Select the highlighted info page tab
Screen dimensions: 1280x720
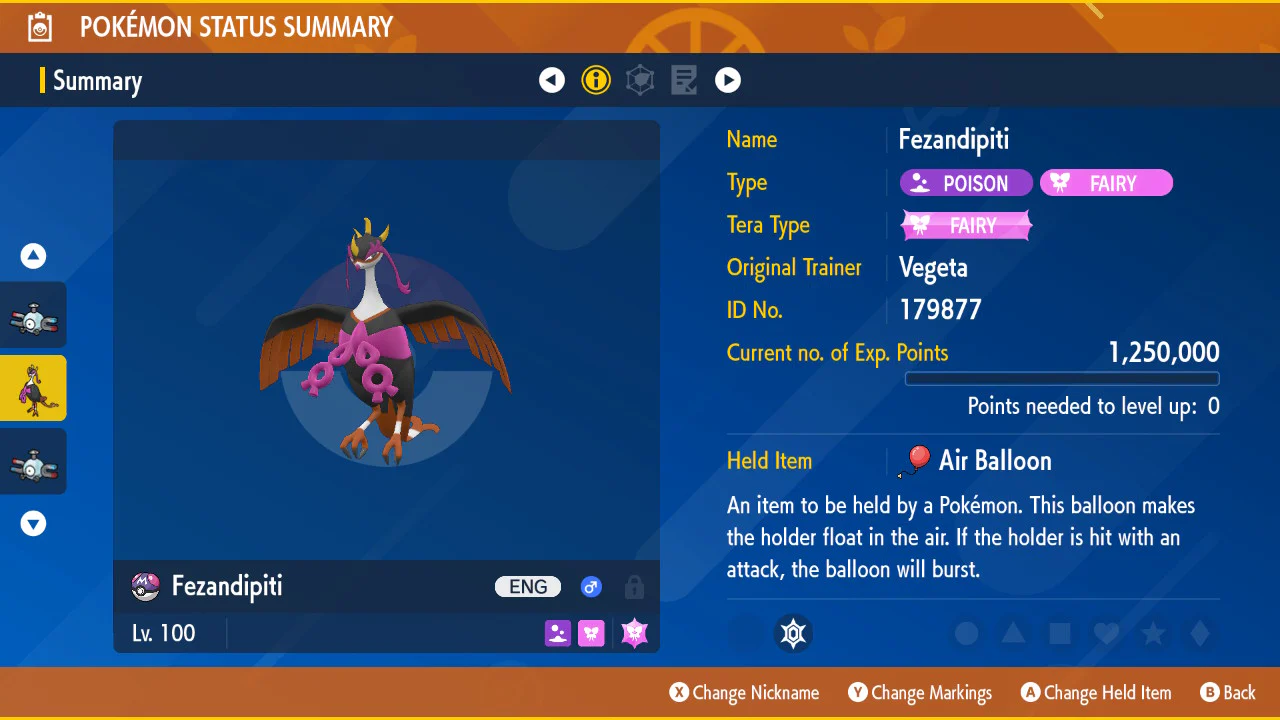(596, 80)
